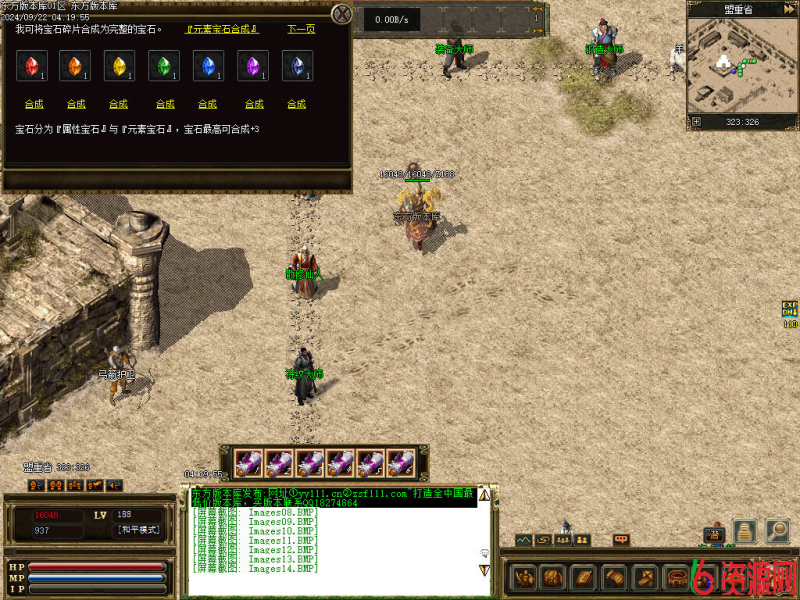Select the blue gem slot
Screen dimensions: 800x600
[x=208, y=67]
